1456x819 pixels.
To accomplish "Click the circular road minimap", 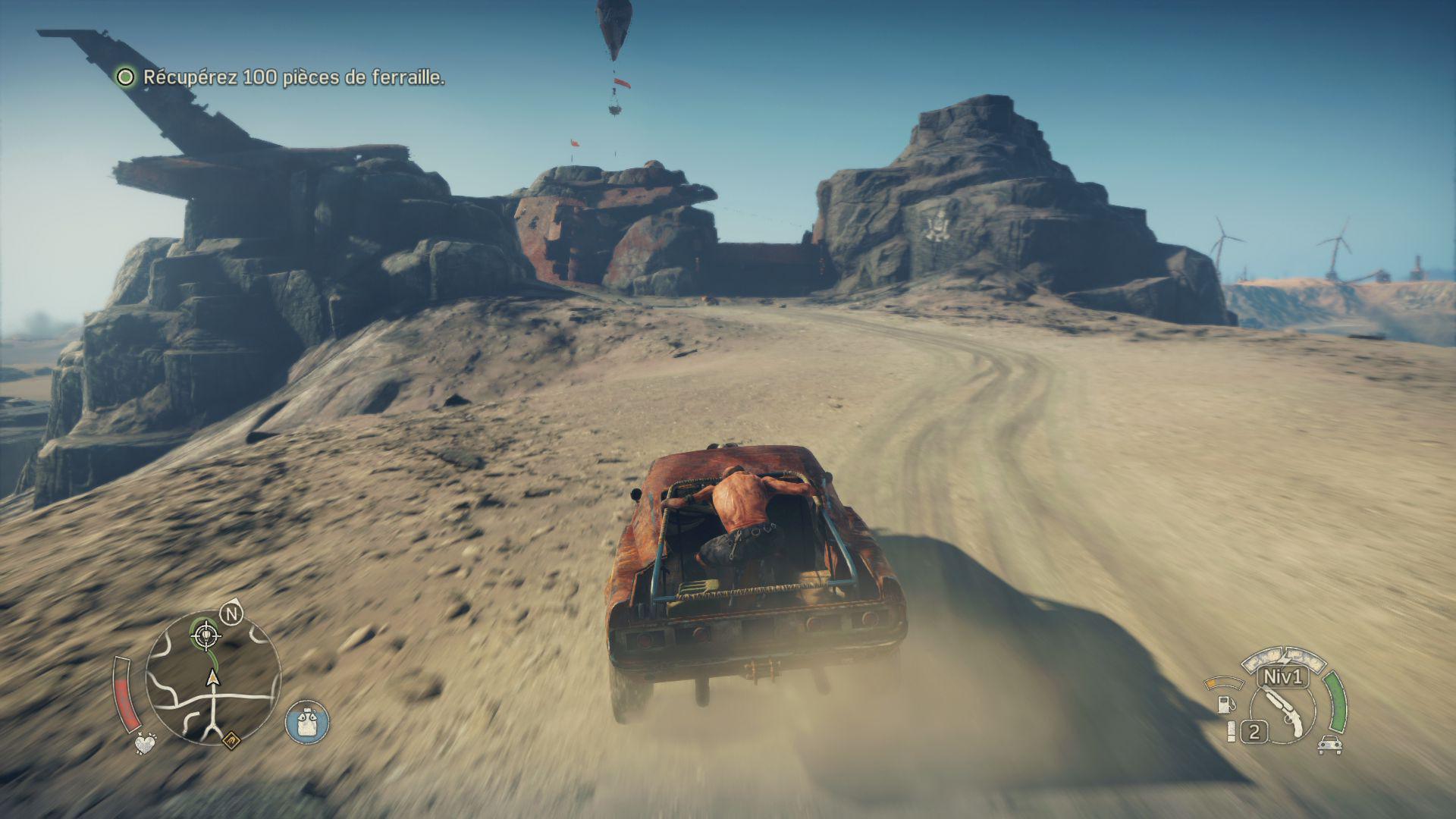I will 213,679.
